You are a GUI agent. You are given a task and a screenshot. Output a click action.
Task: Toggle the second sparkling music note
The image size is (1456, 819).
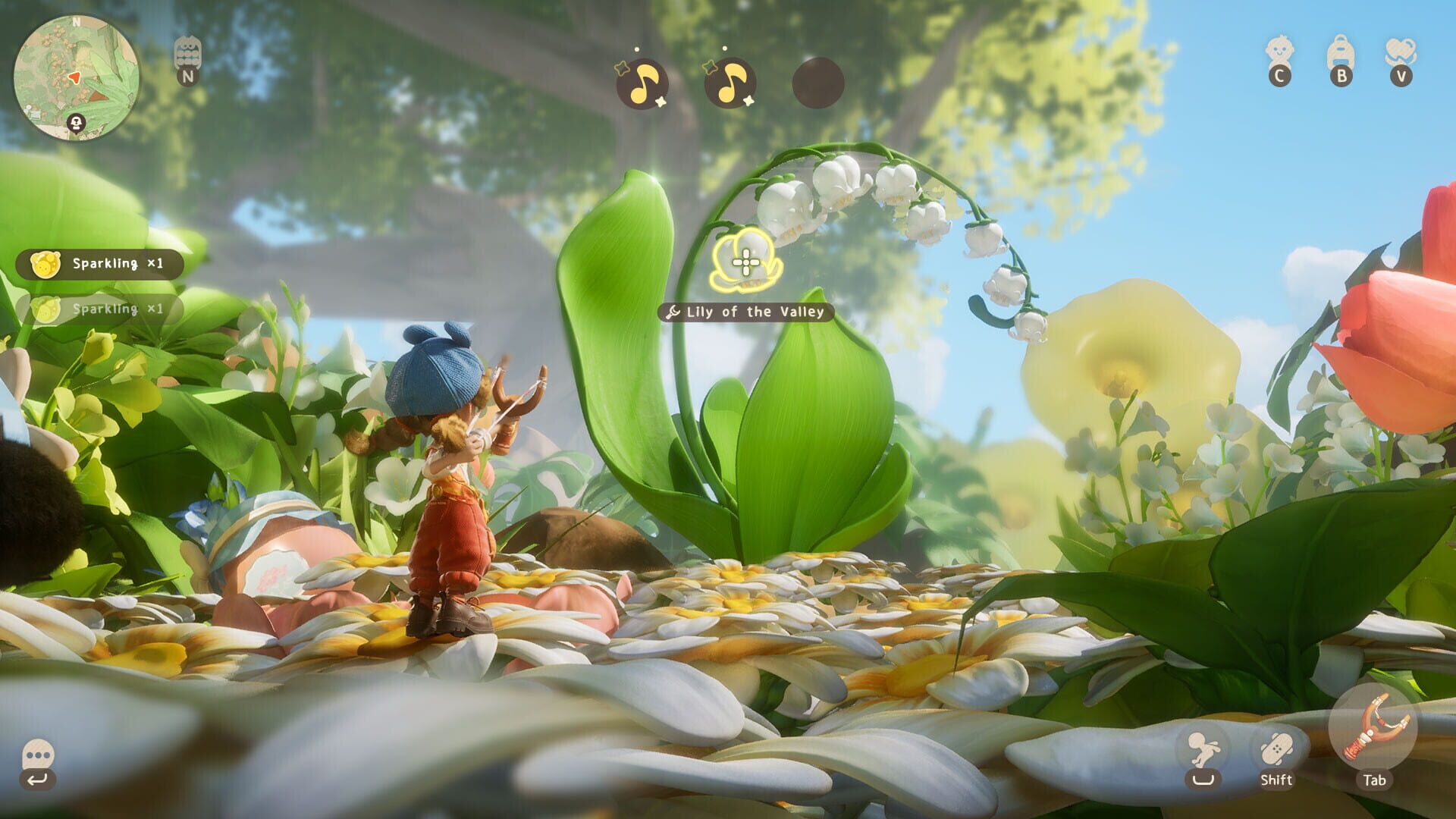[728, 83]
